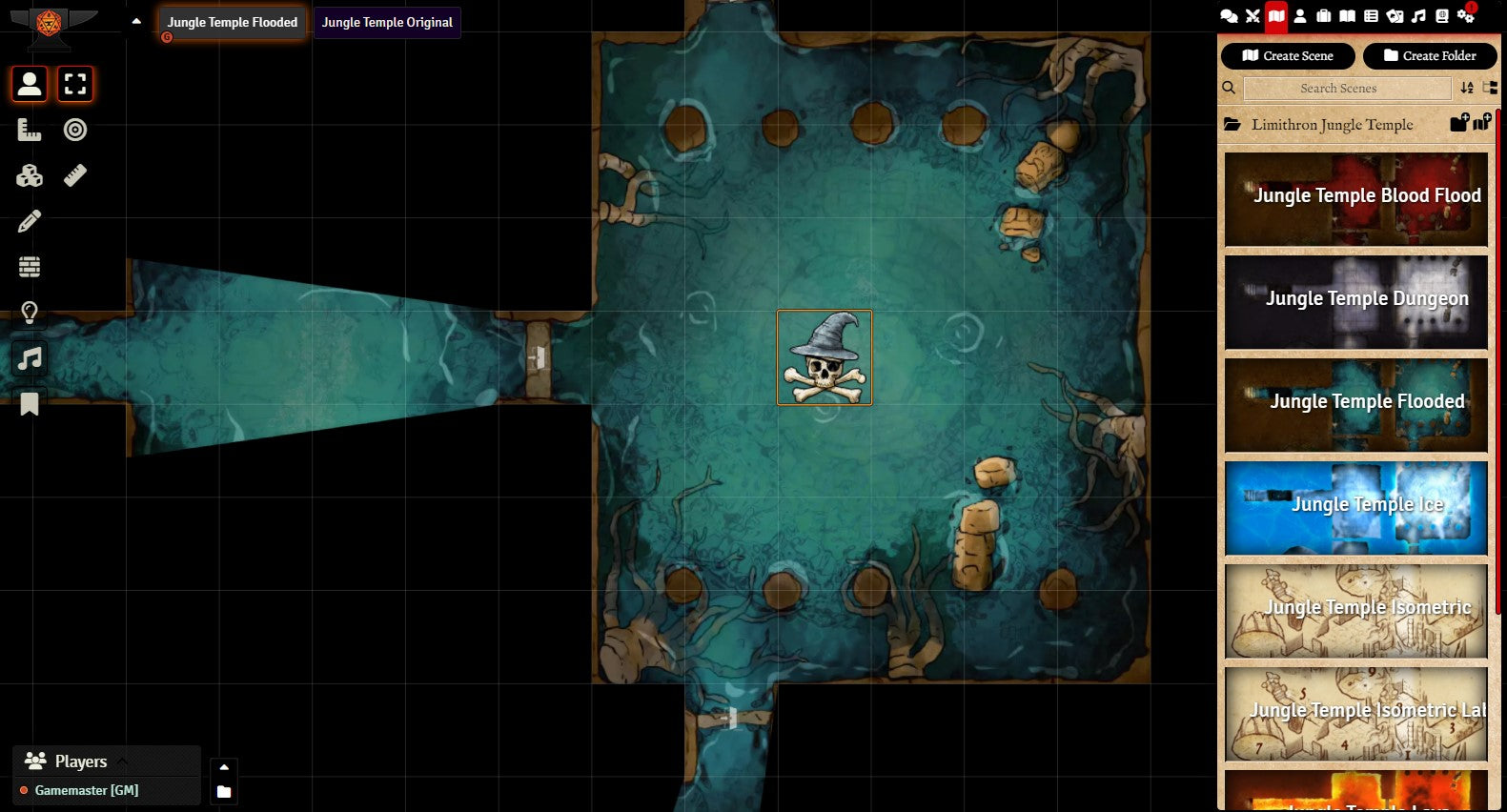Toggle the scene sort order button
The image size is (1507, 812).
(1467, 89)
